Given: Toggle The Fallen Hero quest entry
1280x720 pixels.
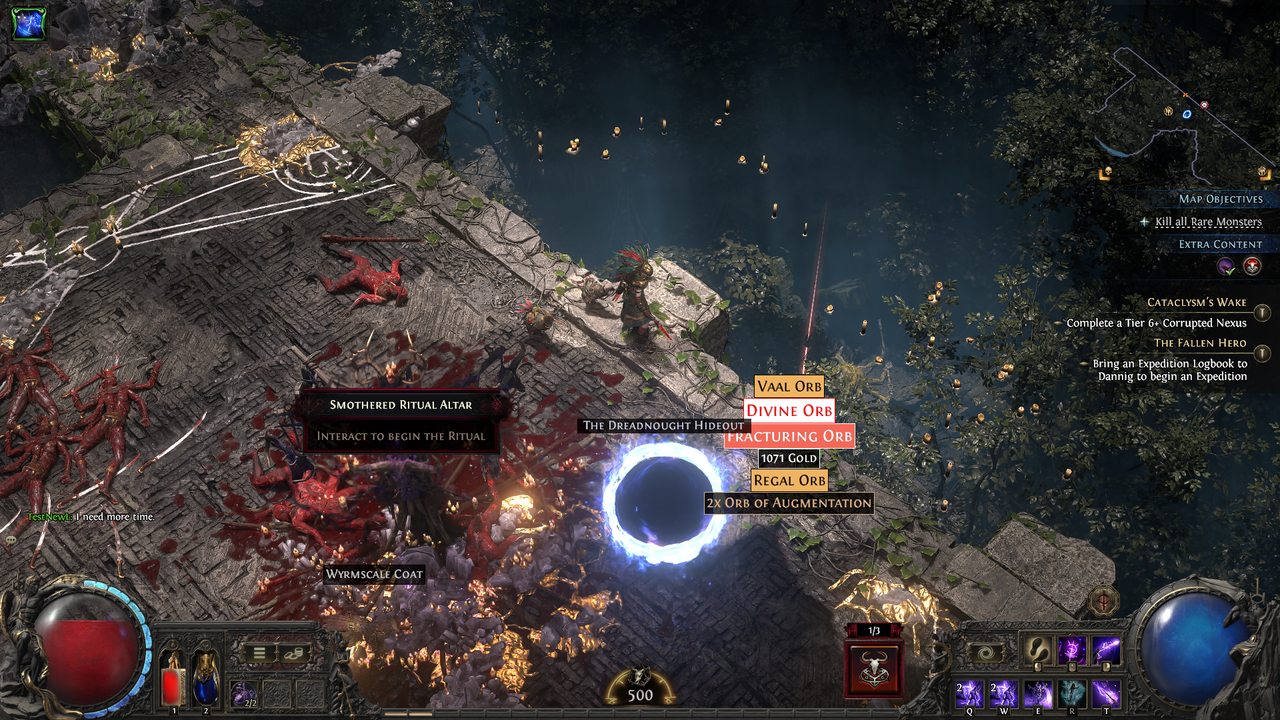Looking at the screenshot, I should [x=1262, y=353].
